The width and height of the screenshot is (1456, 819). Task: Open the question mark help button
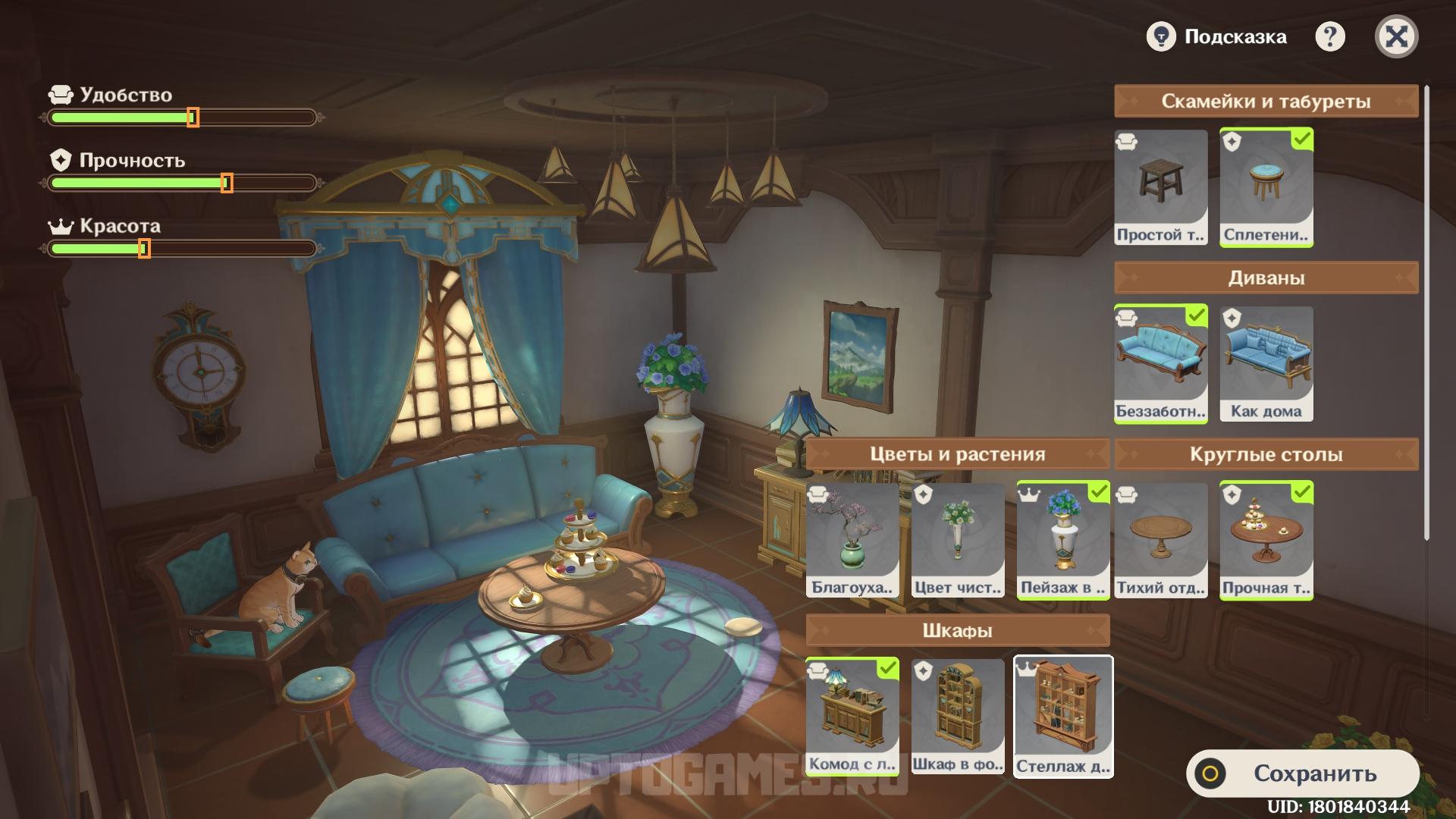tap(1329, 36)
